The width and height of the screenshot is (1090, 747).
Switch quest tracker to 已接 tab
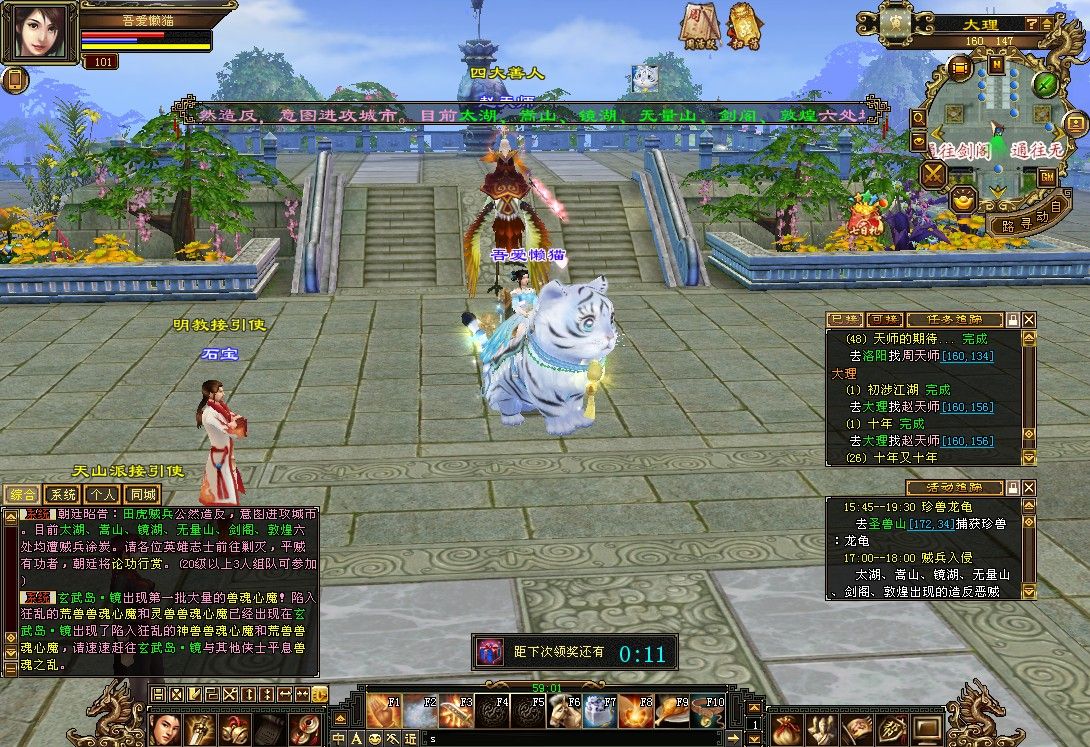point(845,319)
